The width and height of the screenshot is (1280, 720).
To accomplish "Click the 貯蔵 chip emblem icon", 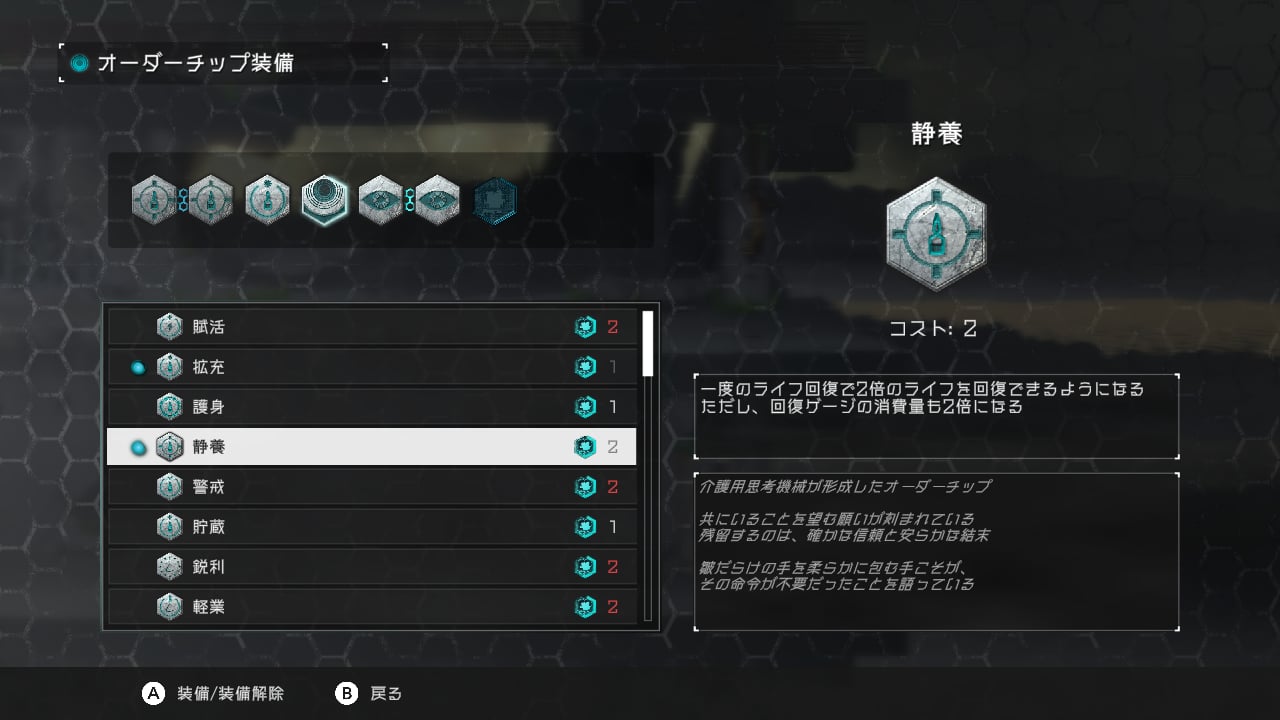I will tap(168, 527).
